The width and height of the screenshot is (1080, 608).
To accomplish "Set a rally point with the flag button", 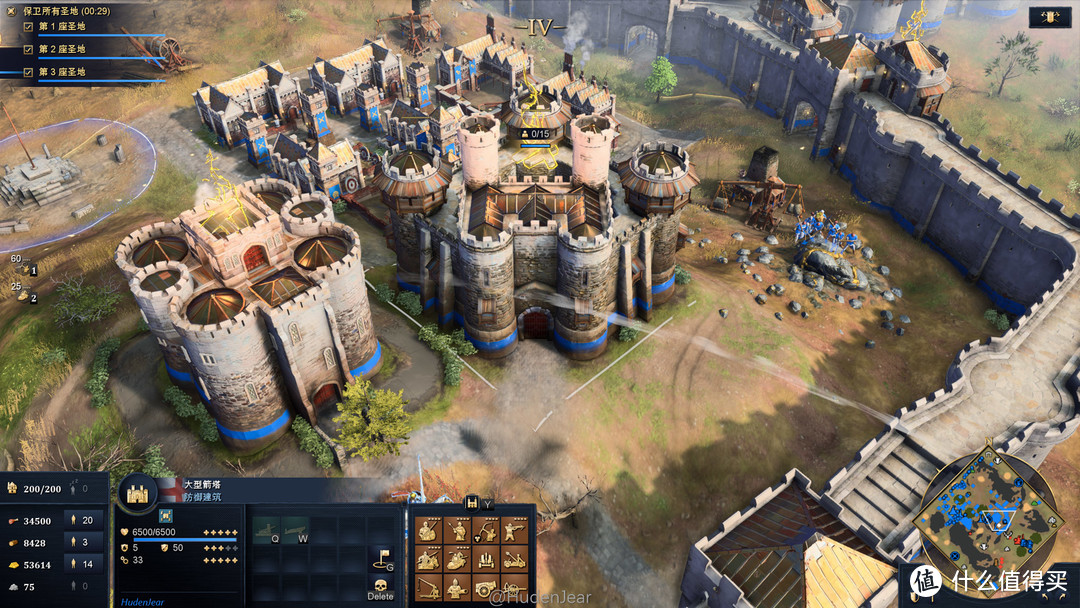I will coord(381,558).
